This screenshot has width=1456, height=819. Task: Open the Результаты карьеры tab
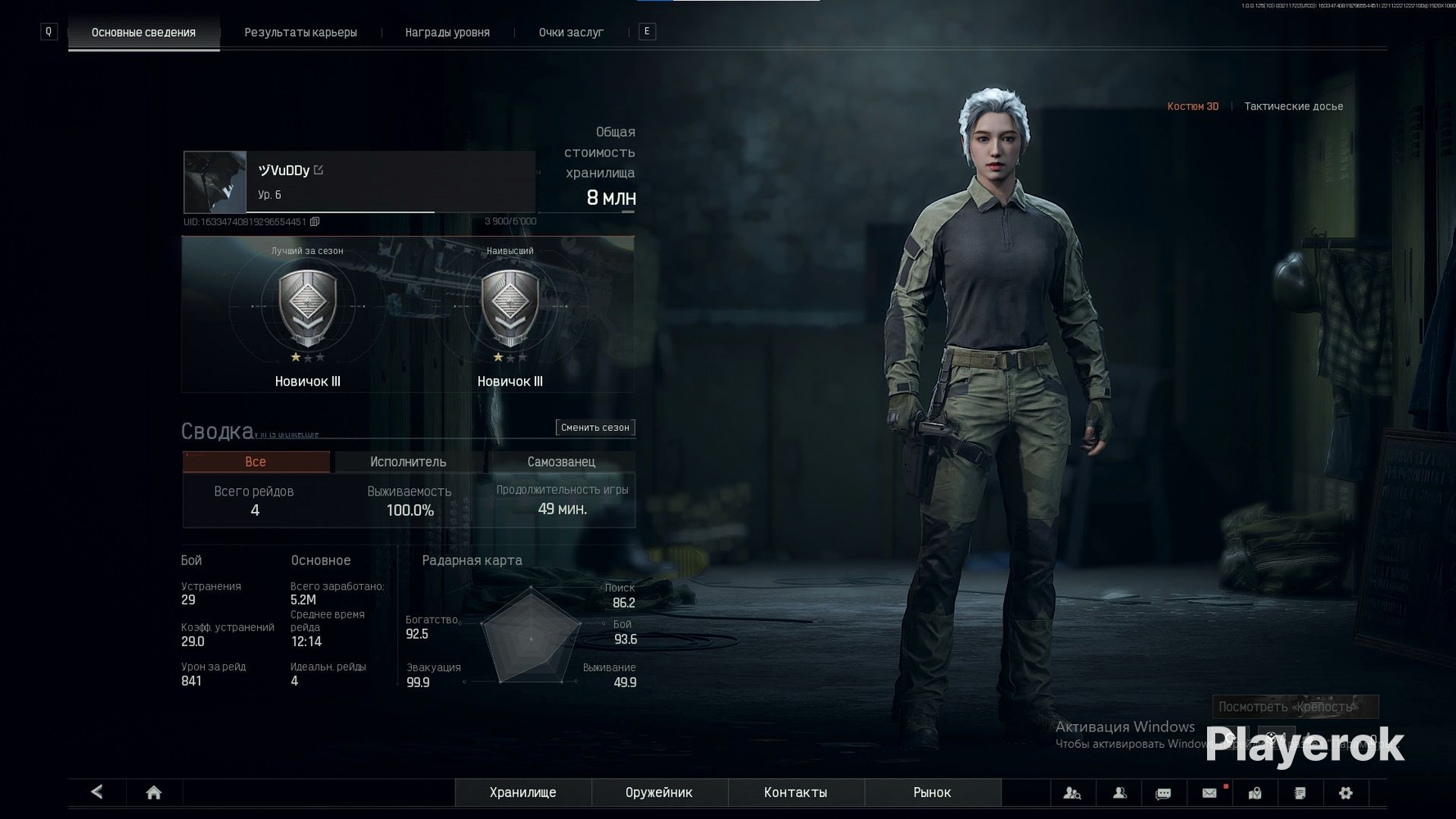point(301,33)
